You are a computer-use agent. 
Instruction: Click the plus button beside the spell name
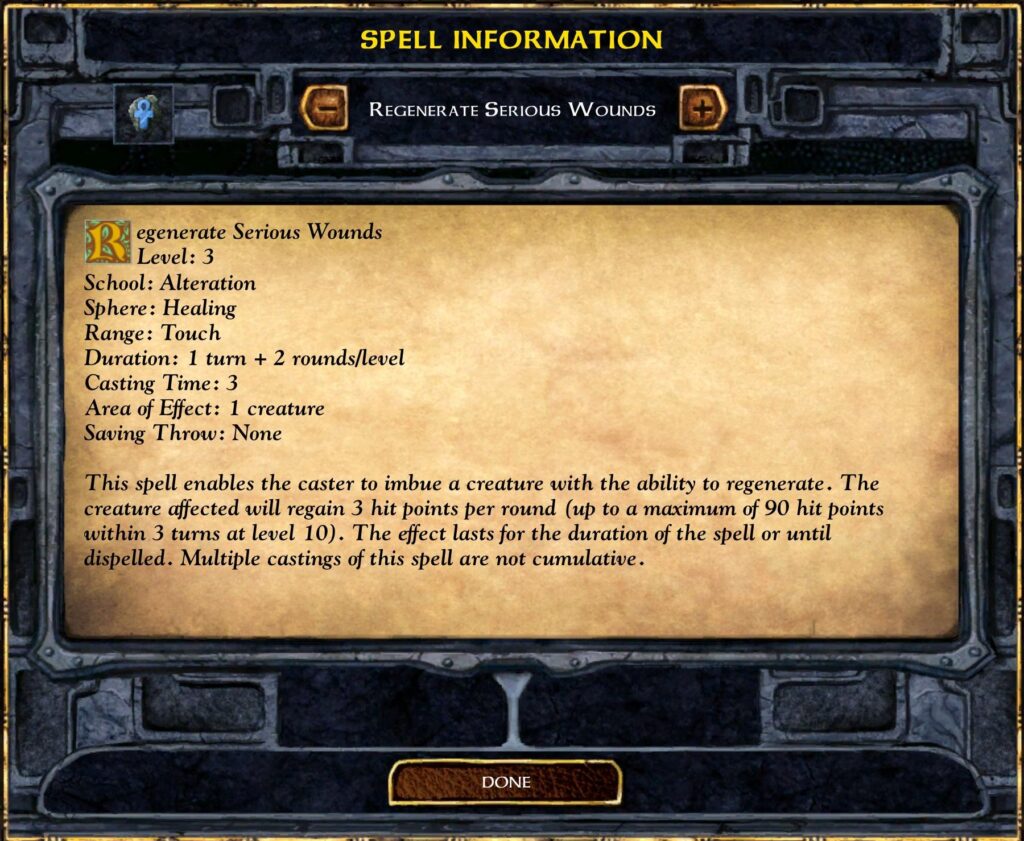[703, 108]
